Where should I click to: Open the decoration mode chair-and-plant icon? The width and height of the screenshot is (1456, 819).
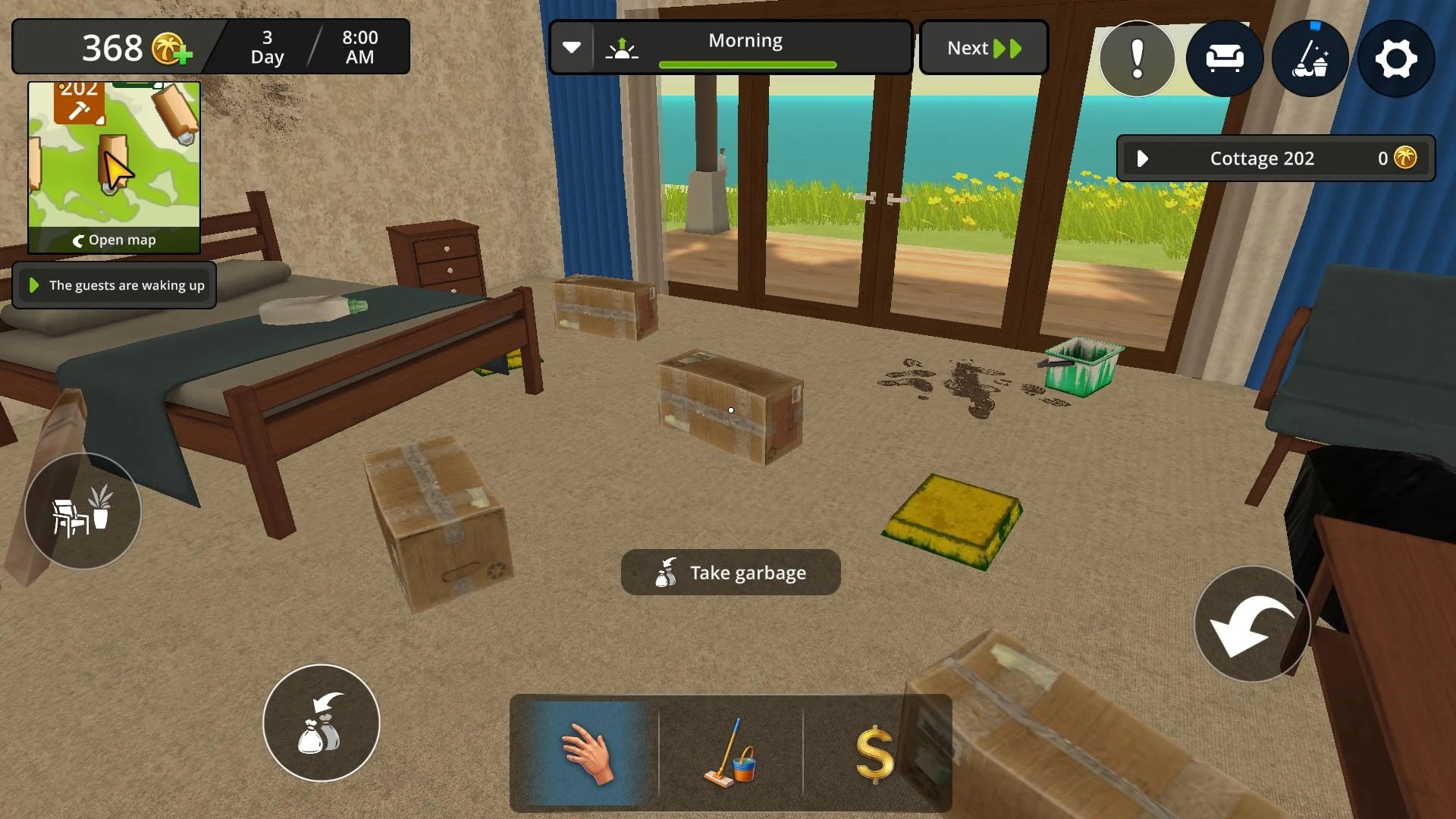[x=83, y=511]
